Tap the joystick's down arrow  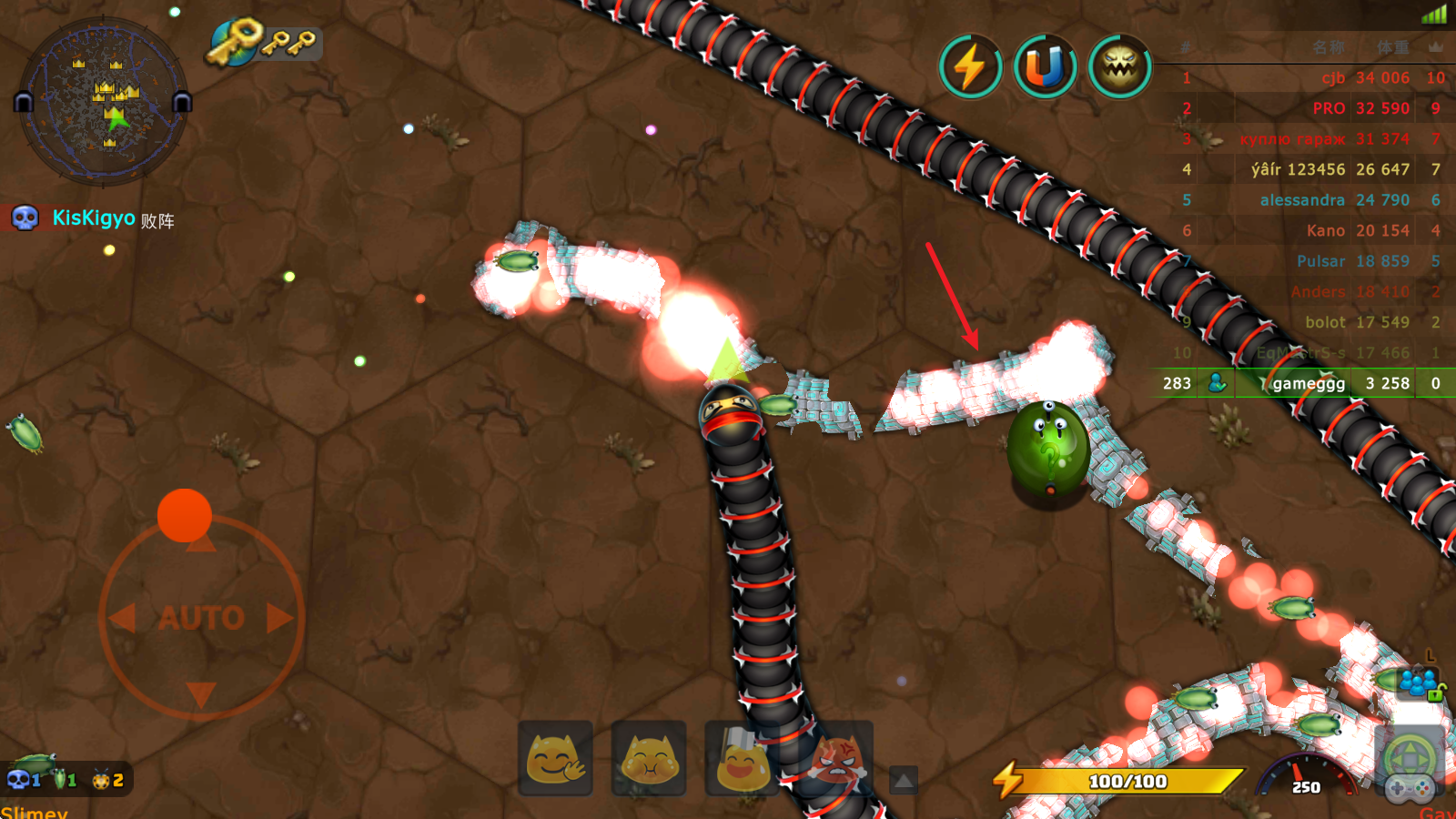click(x=201, y=695)
